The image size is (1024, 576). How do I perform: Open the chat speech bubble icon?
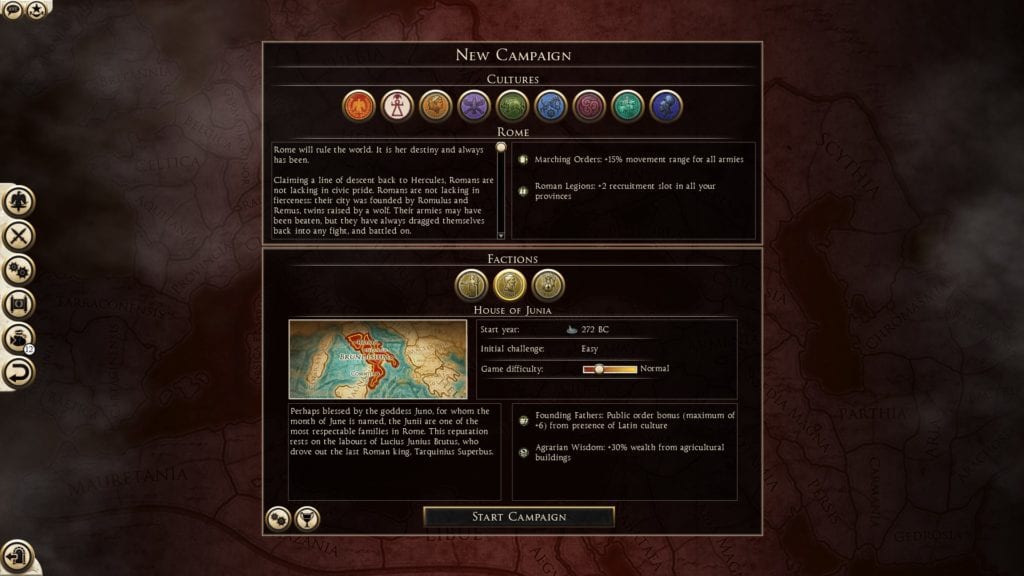pyautogui.click(x=14, y=10)
